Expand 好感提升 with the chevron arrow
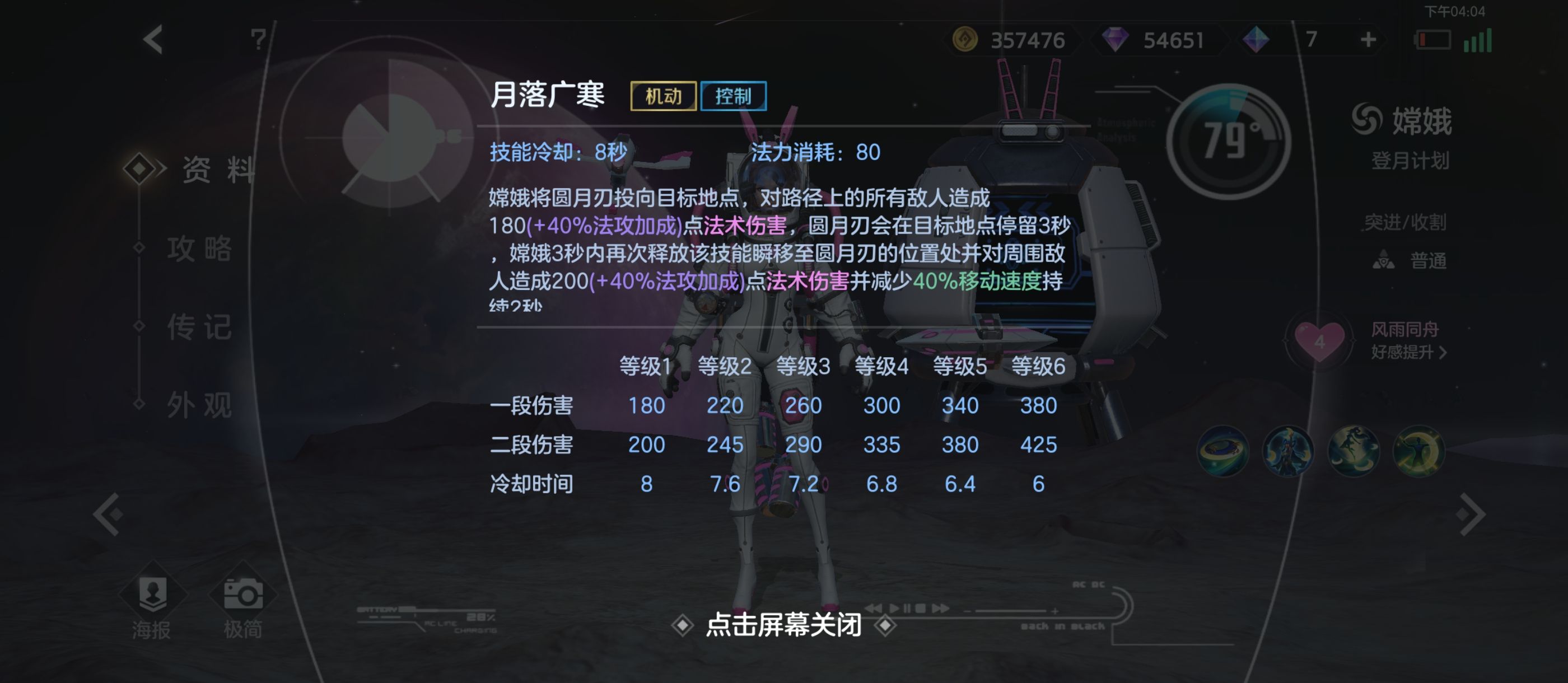The height and width of the screenshot is (683, 1568). 1444,352
